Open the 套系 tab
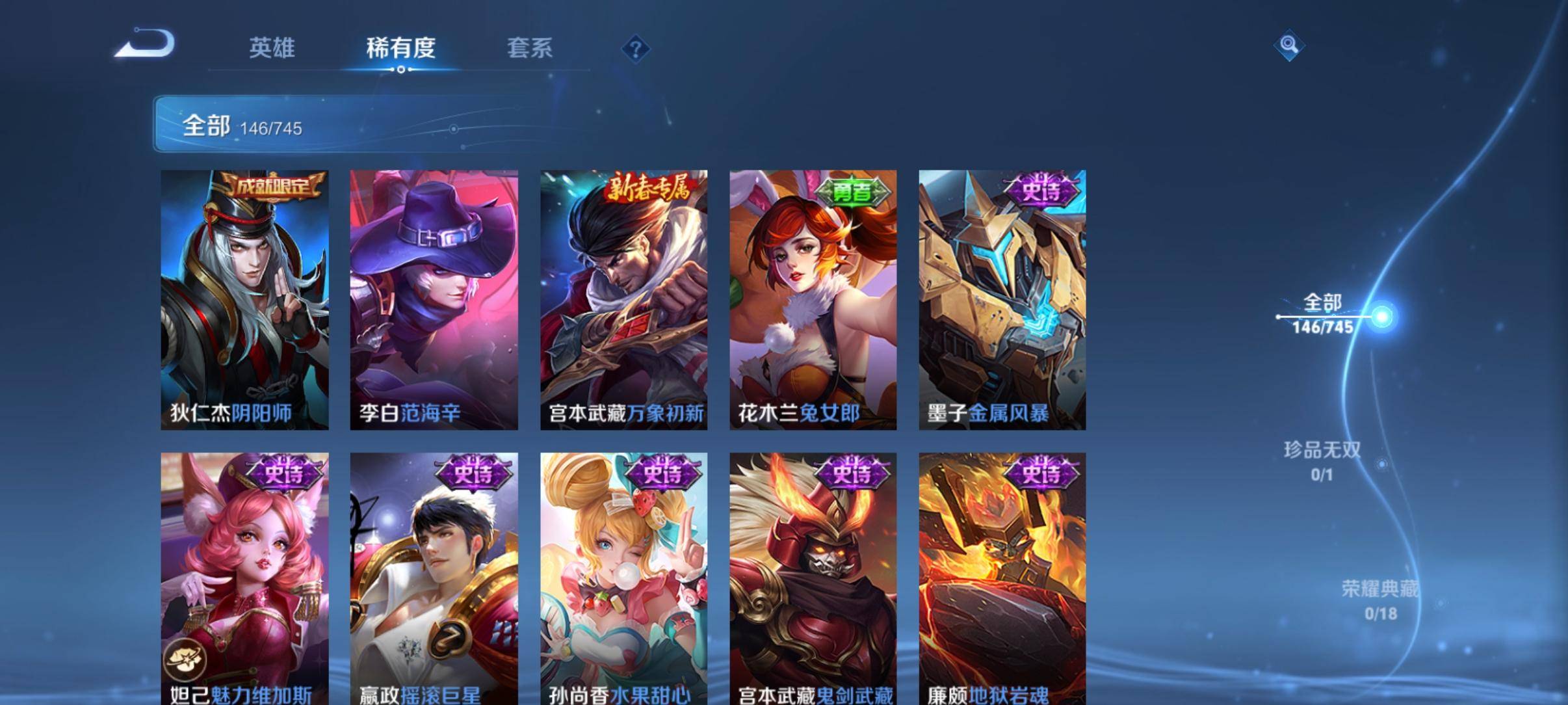1568x705 pixels. [x=529, y=48]
